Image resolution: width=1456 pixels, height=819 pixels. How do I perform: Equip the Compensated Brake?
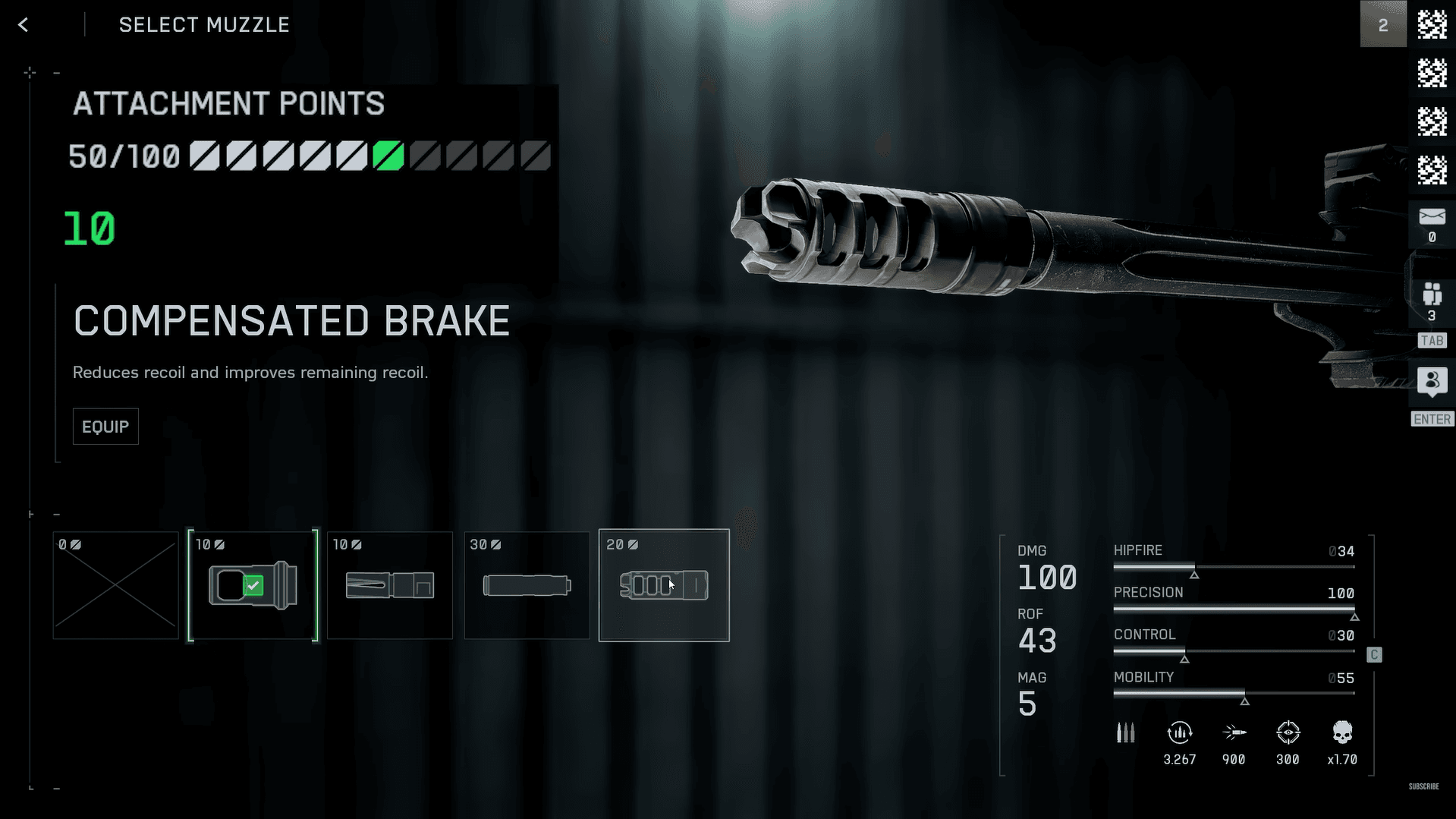point(105,427)
